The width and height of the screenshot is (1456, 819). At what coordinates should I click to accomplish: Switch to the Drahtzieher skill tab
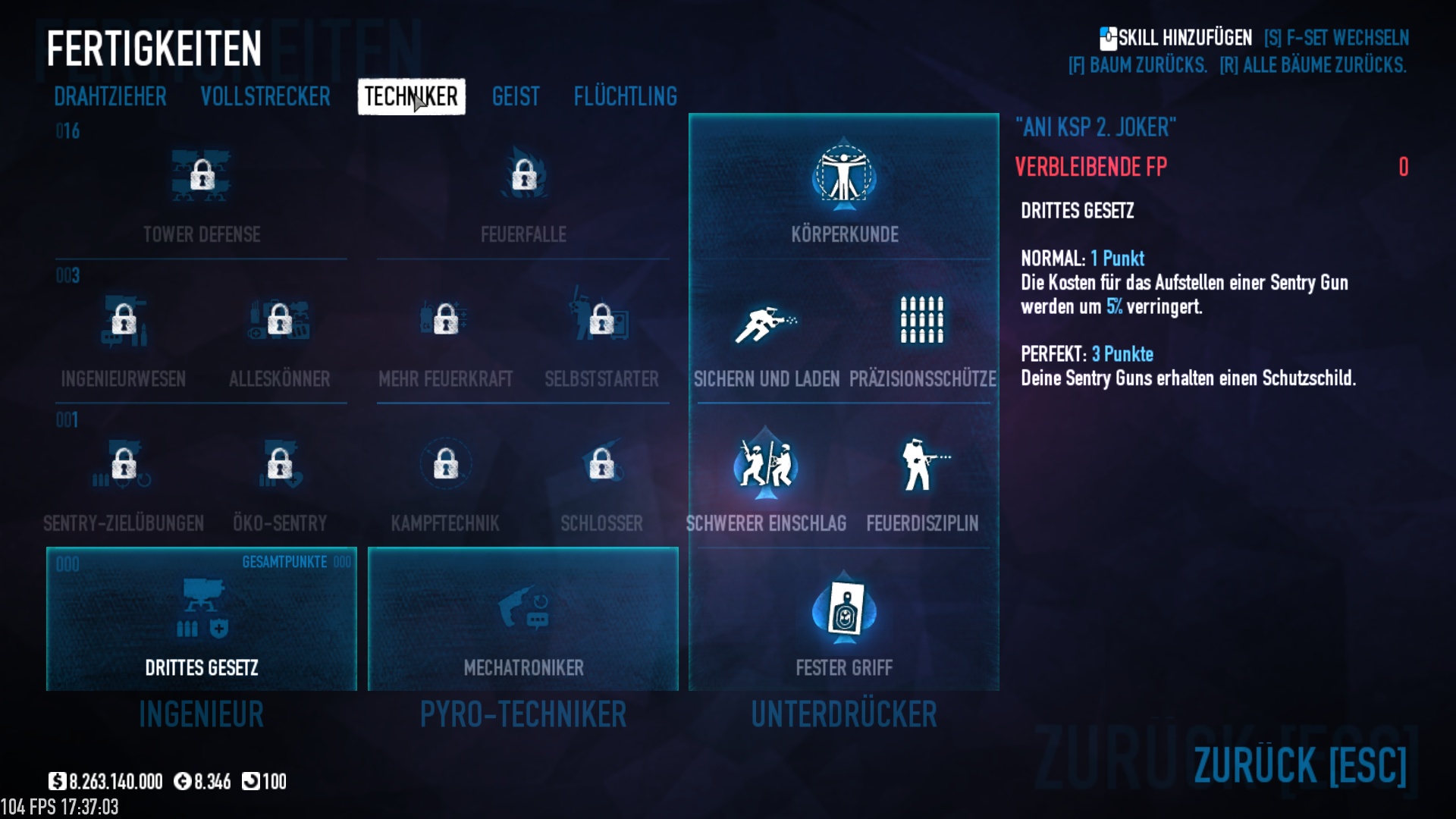tap(110, 97)
